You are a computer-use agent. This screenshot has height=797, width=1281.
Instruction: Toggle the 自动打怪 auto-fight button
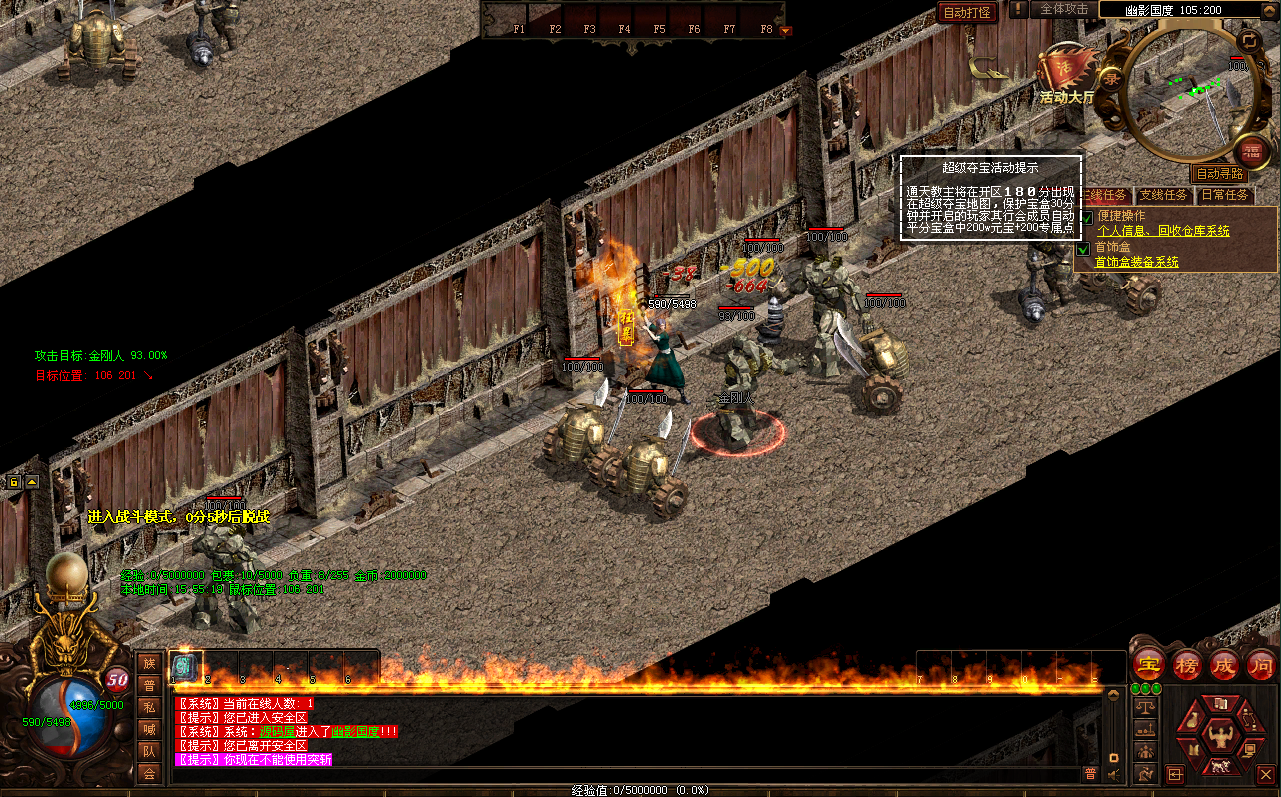pos(967,13)
